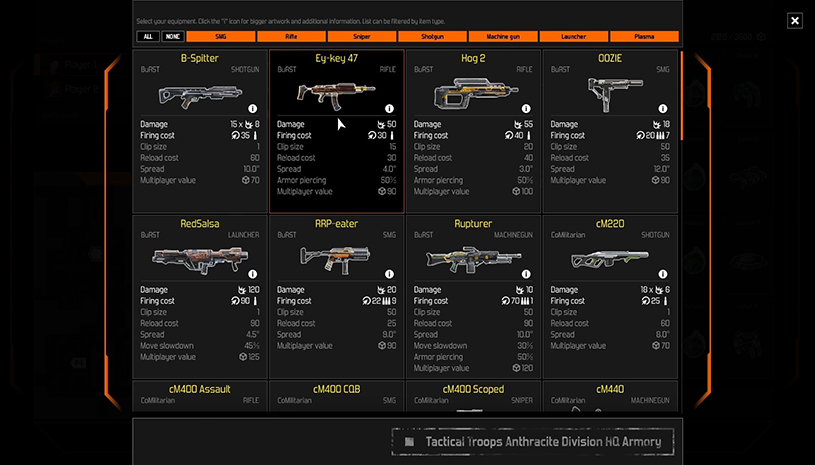The width and height of the screenshot is (815, 465).
Task: Open info icon on Hog 2 card
Action: pyautogui.click(x=525, y=108)
